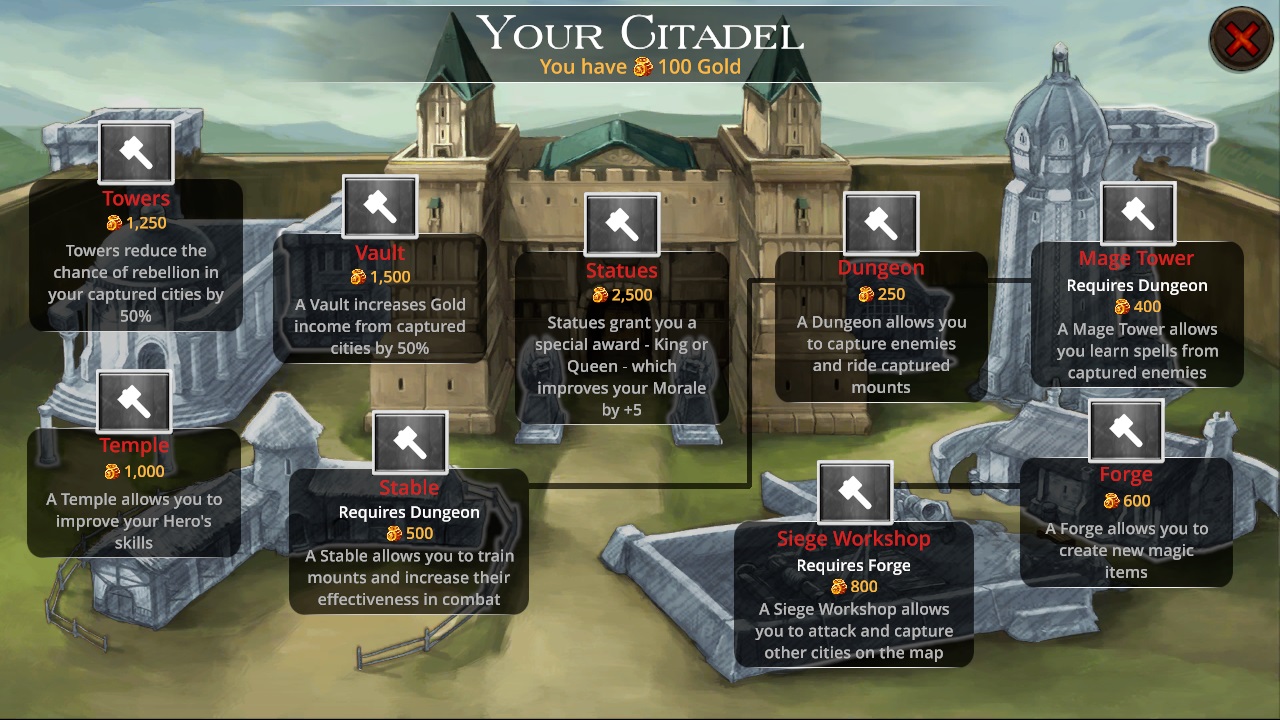
Task: Select the Vault building label
Action: (380, 253)
